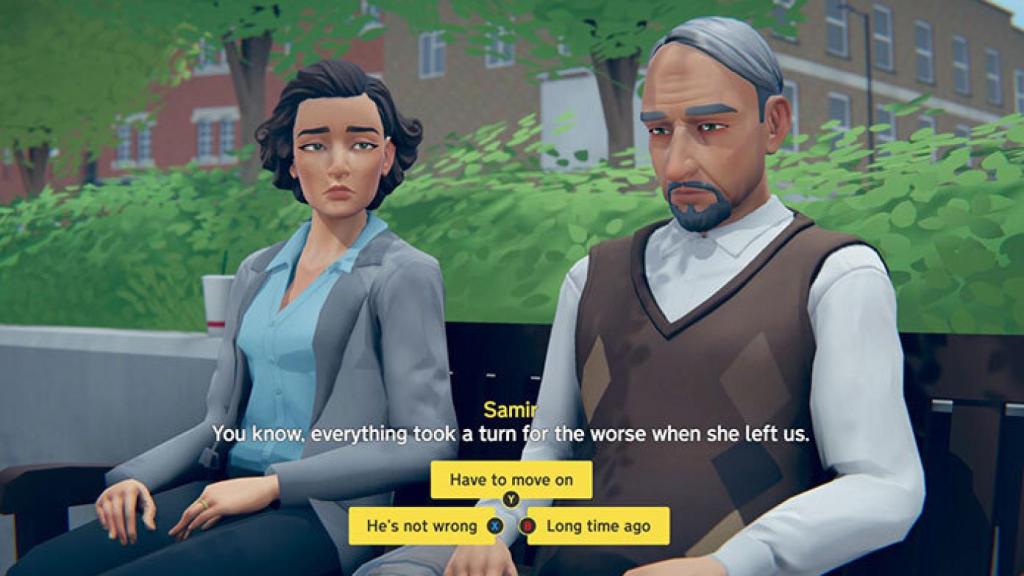Choose the "Have to move on" reply
The height and width of the screenshot is (576, 1024).
click(511, 480)
